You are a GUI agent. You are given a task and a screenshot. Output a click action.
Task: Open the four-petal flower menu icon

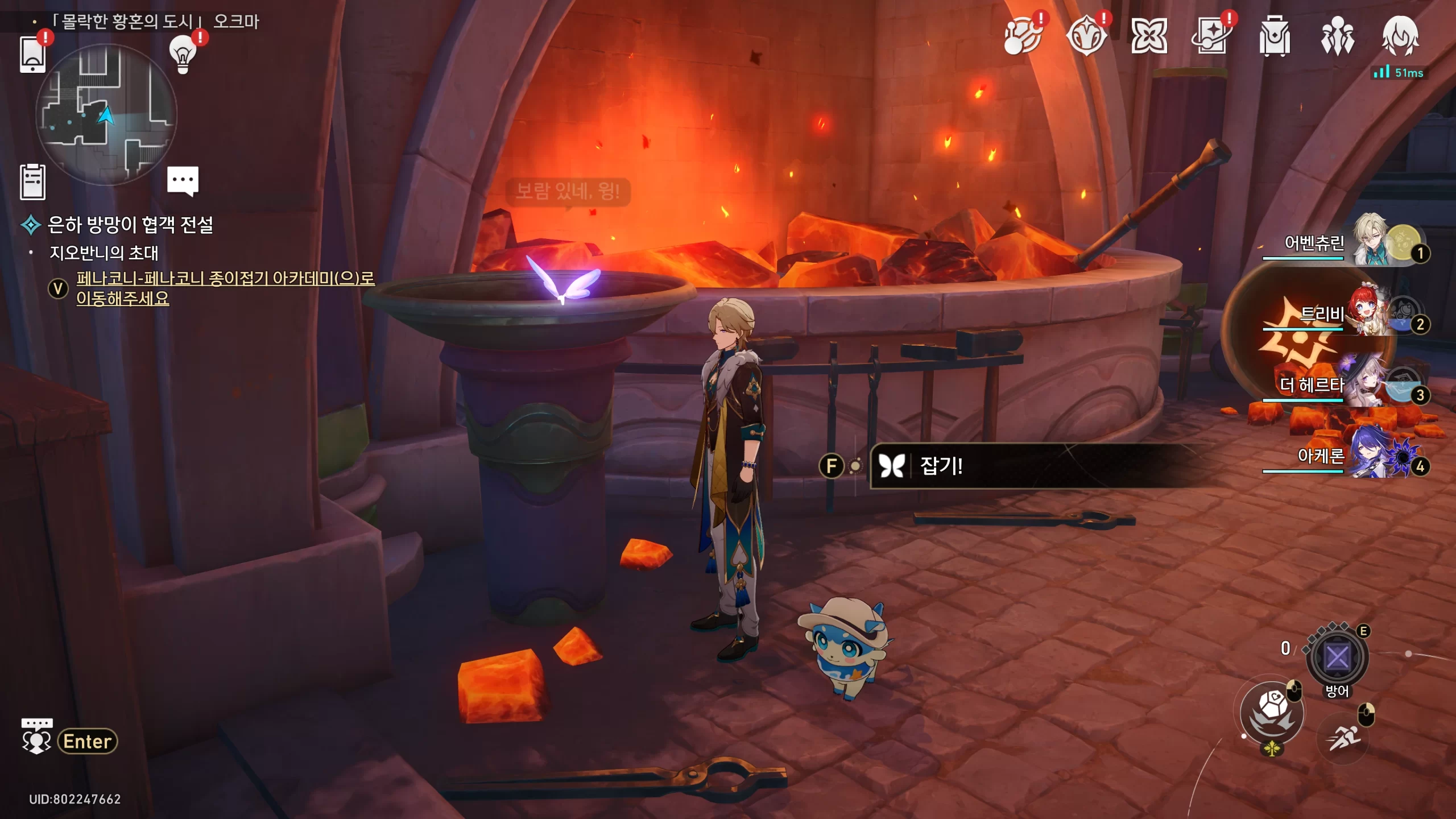[x=1149, y=37]
